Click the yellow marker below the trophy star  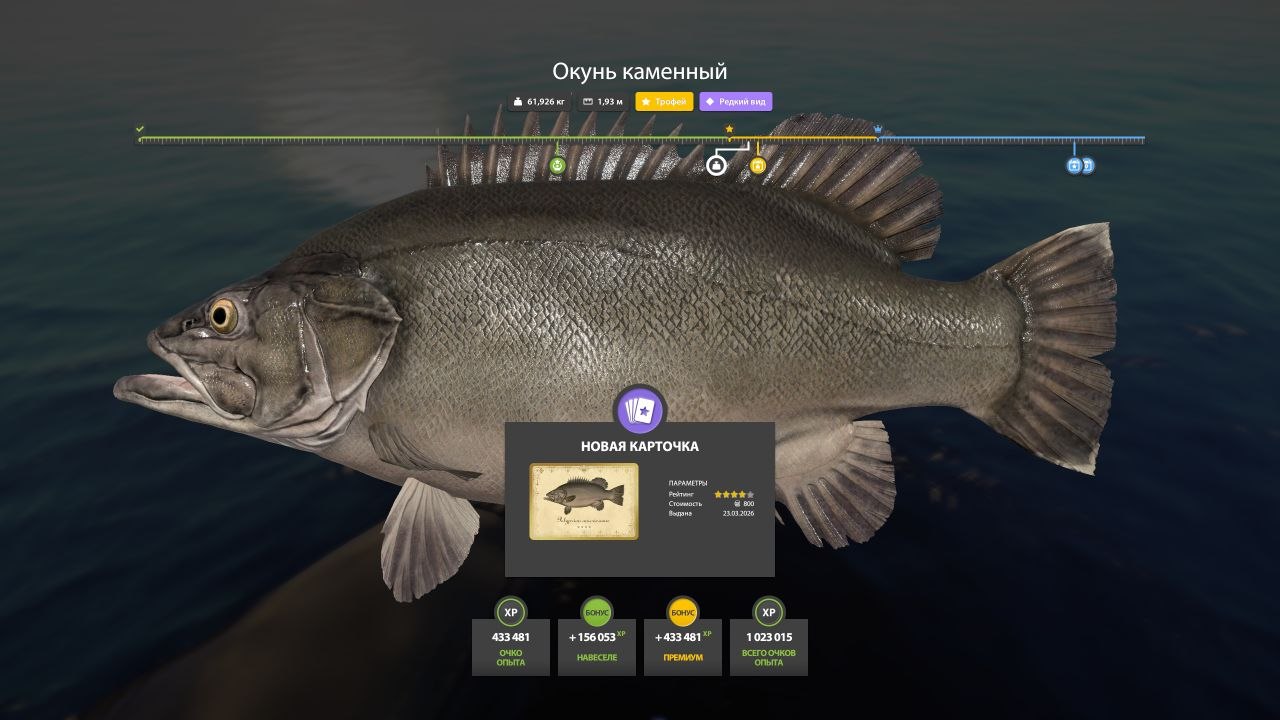758,165
